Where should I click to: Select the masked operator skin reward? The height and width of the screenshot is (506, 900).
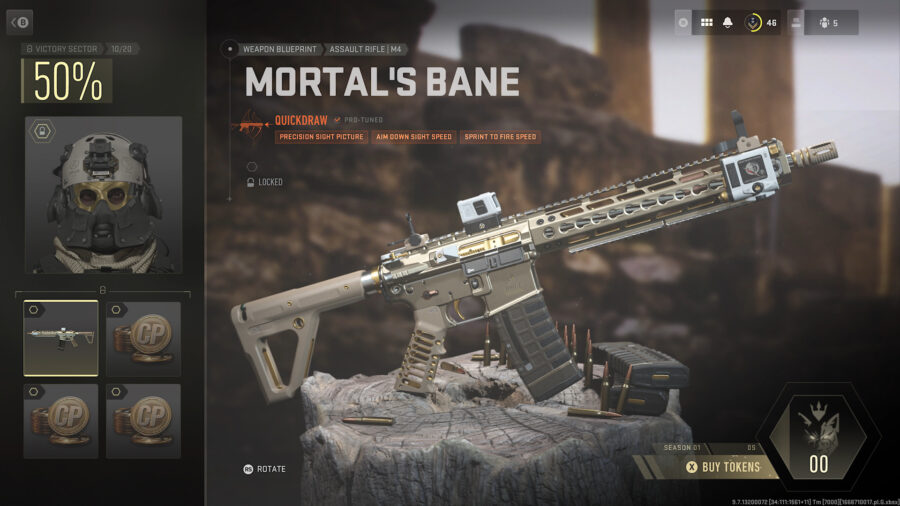point(104,195)
